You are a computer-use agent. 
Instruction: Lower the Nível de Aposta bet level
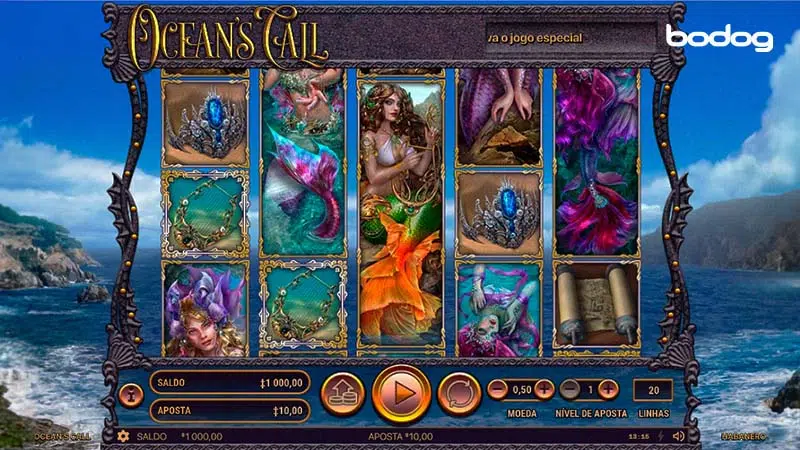tap(570, 390)
